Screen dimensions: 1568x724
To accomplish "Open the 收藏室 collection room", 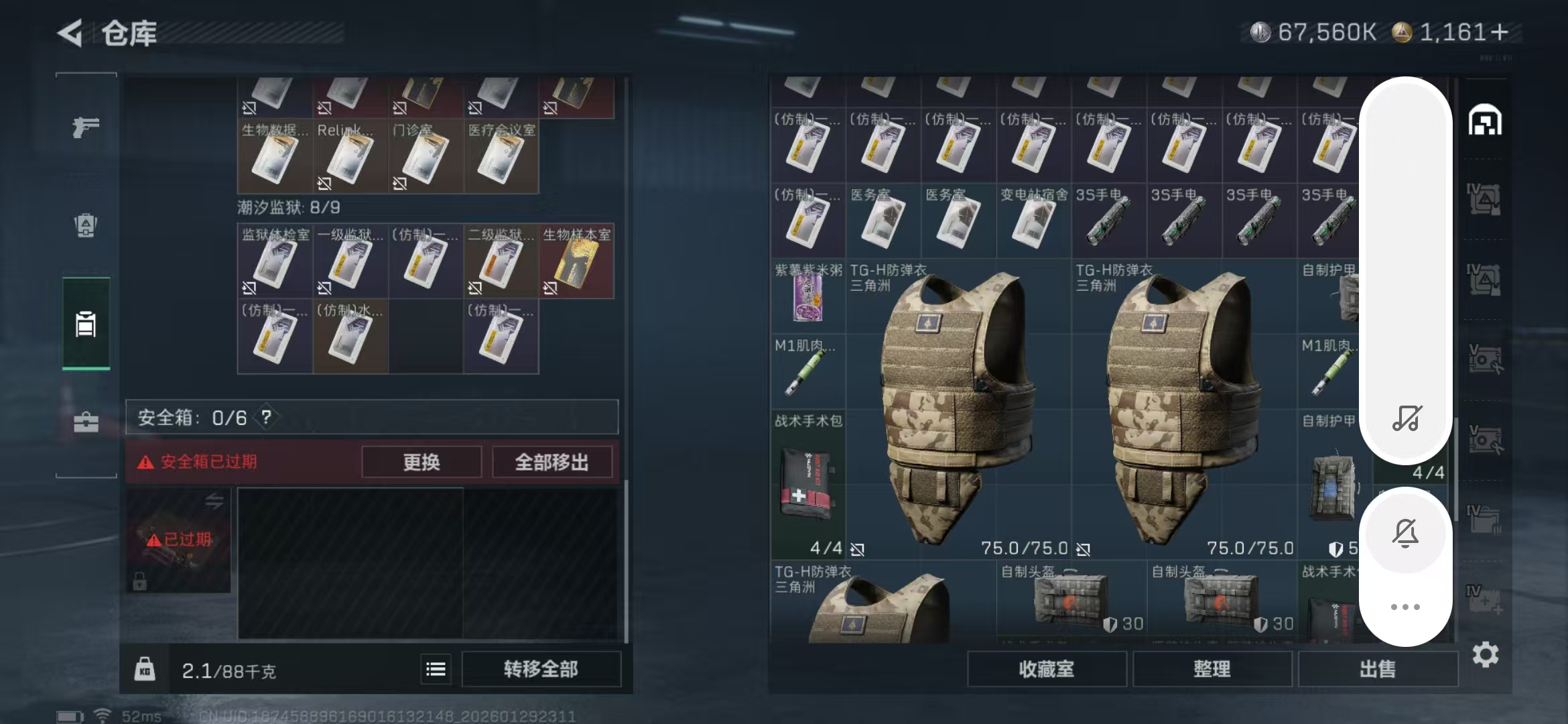I will [1047, 668].
